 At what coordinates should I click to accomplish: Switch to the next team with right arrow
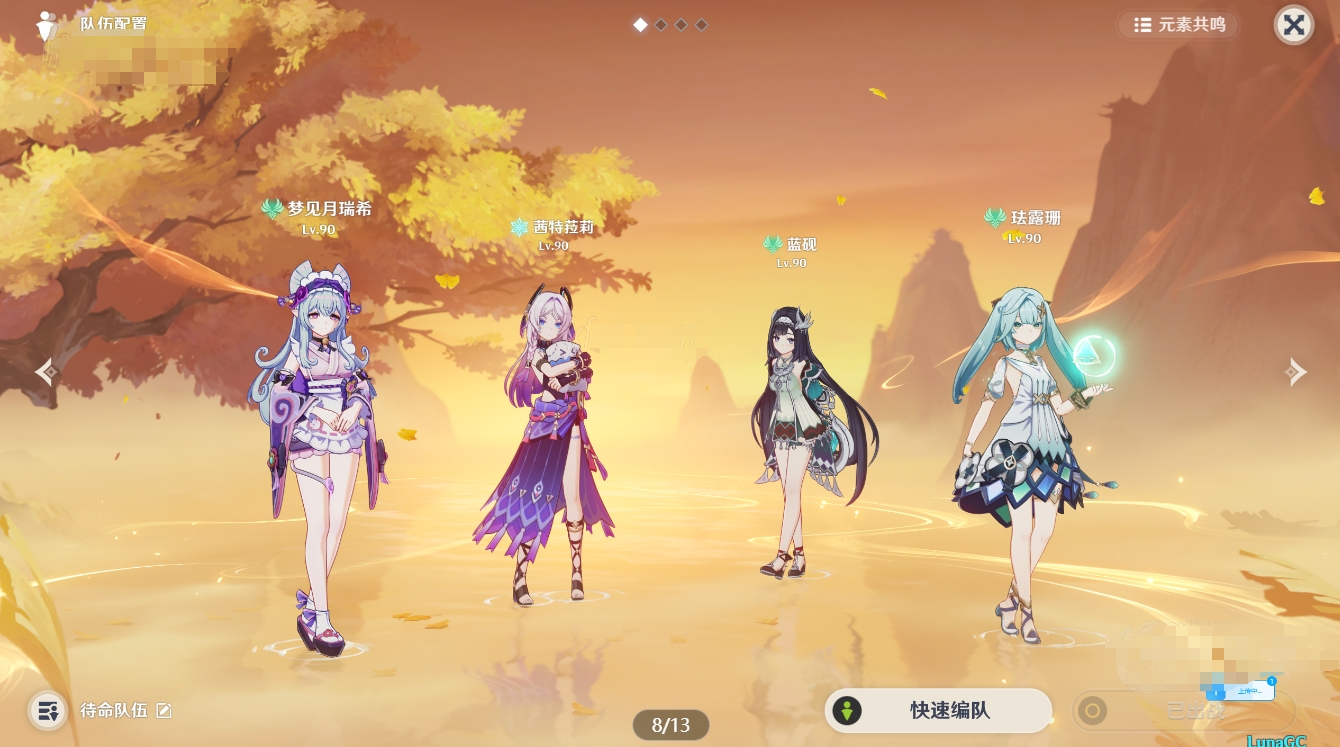tap(1295, 372)
